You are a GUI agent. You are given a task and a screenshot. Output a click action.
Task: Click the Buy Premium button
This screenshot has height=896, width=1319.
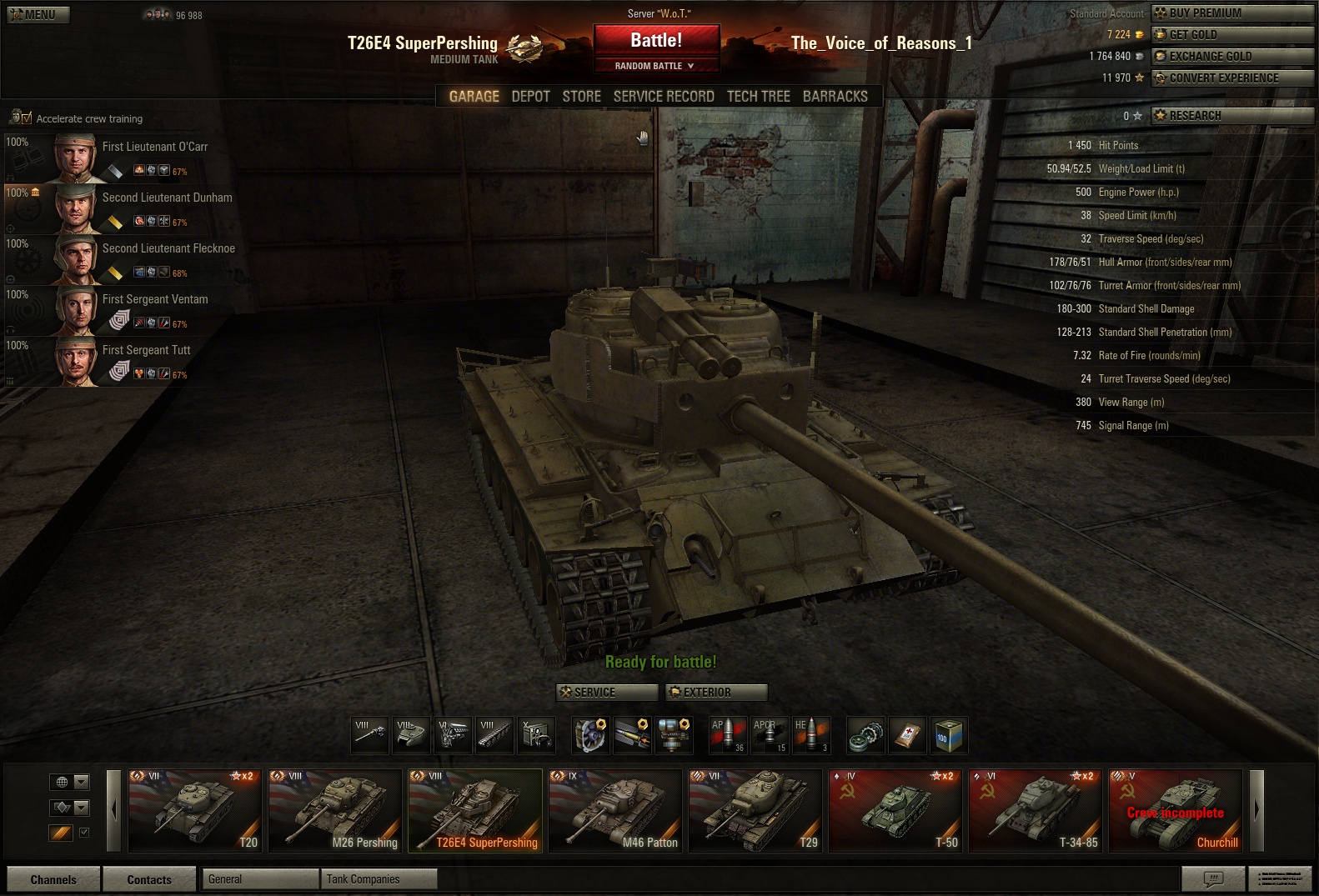pos(1231,13)
